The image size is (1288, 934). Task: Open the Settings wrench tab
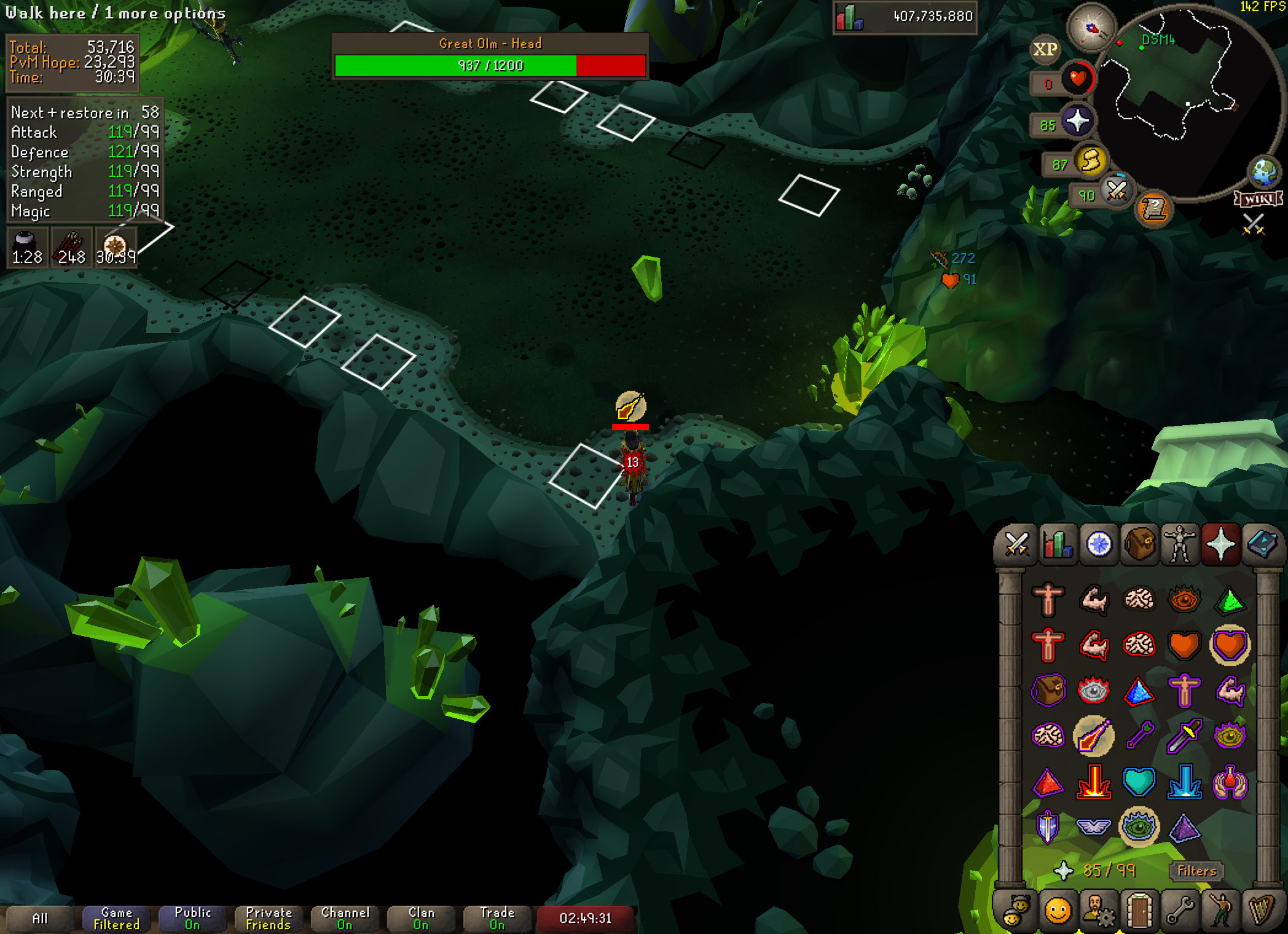(x=1180, y=911)
